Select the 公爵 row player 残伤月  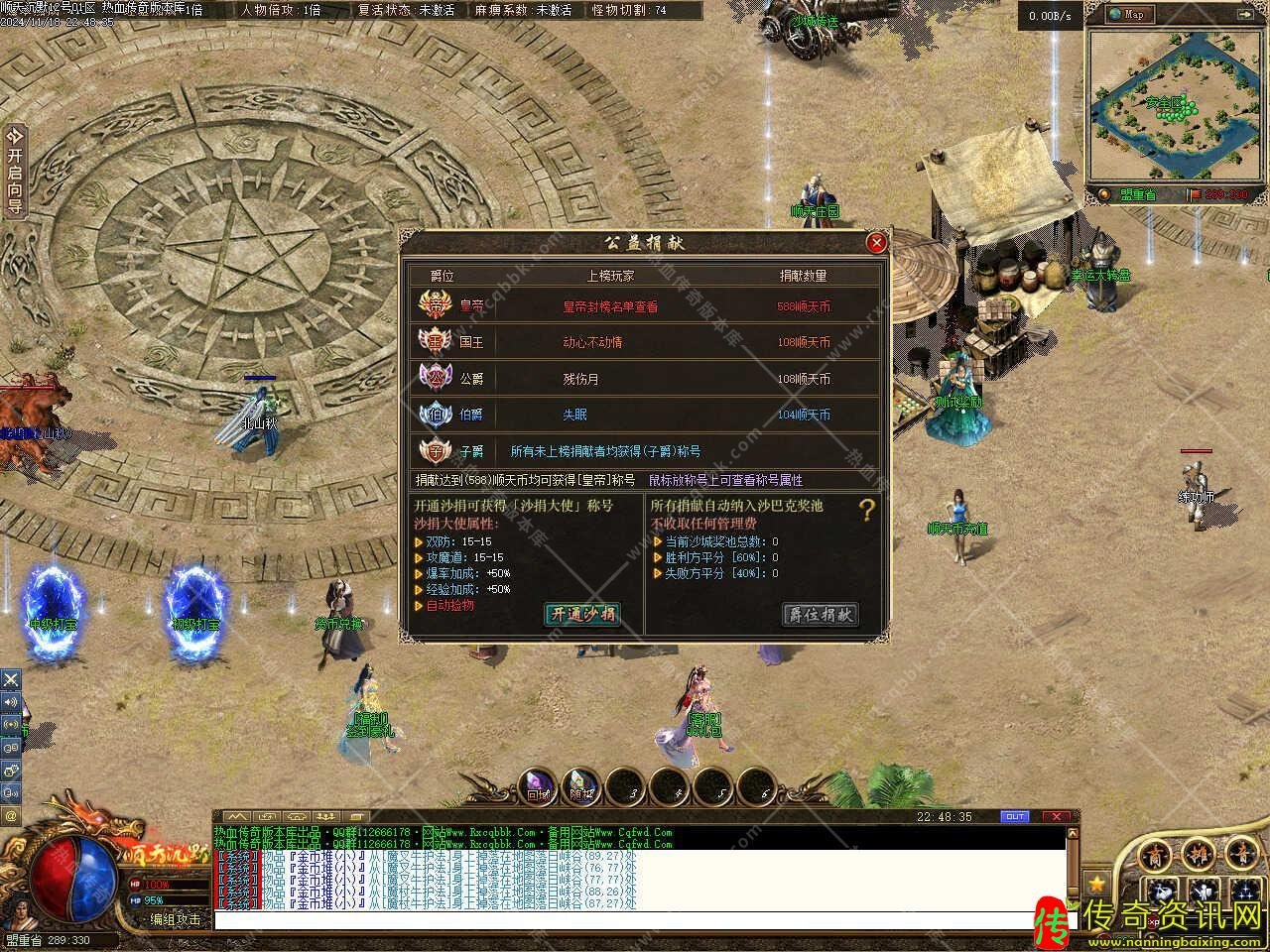(x=580, y=379)
